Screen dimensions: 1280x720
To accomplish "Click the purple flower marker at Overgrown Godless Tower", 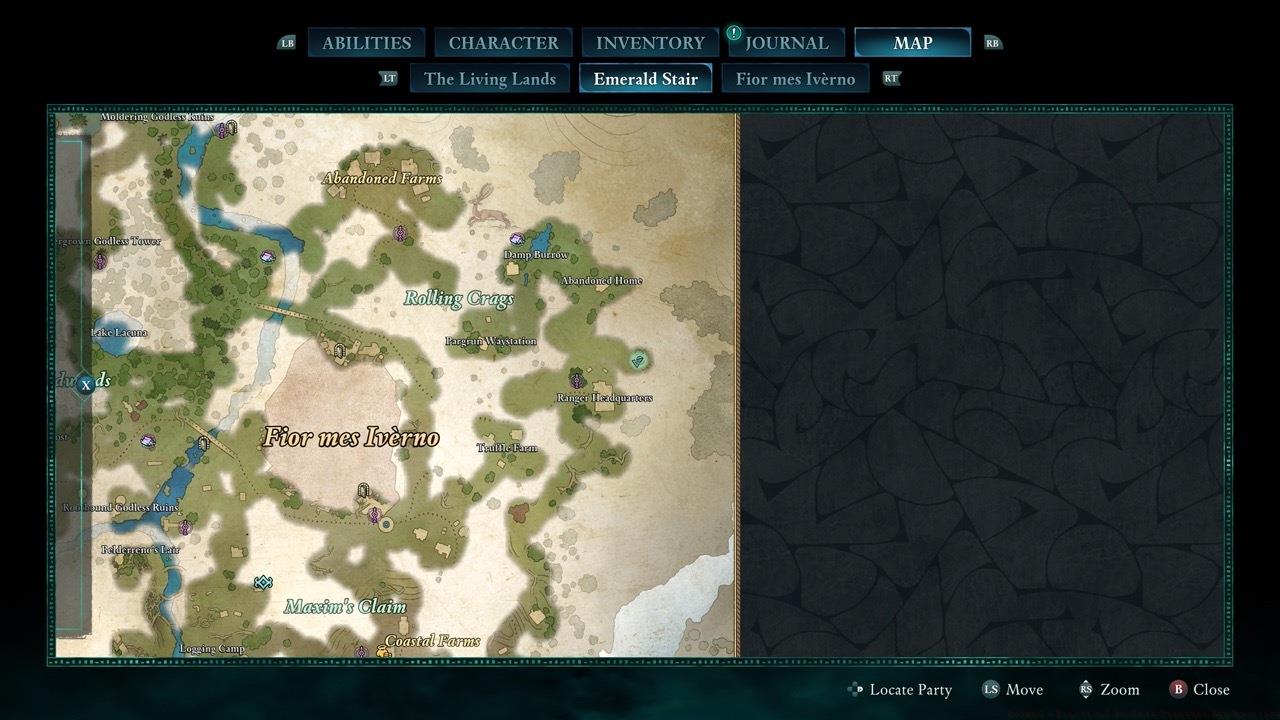I will click(x=100, y=260).
